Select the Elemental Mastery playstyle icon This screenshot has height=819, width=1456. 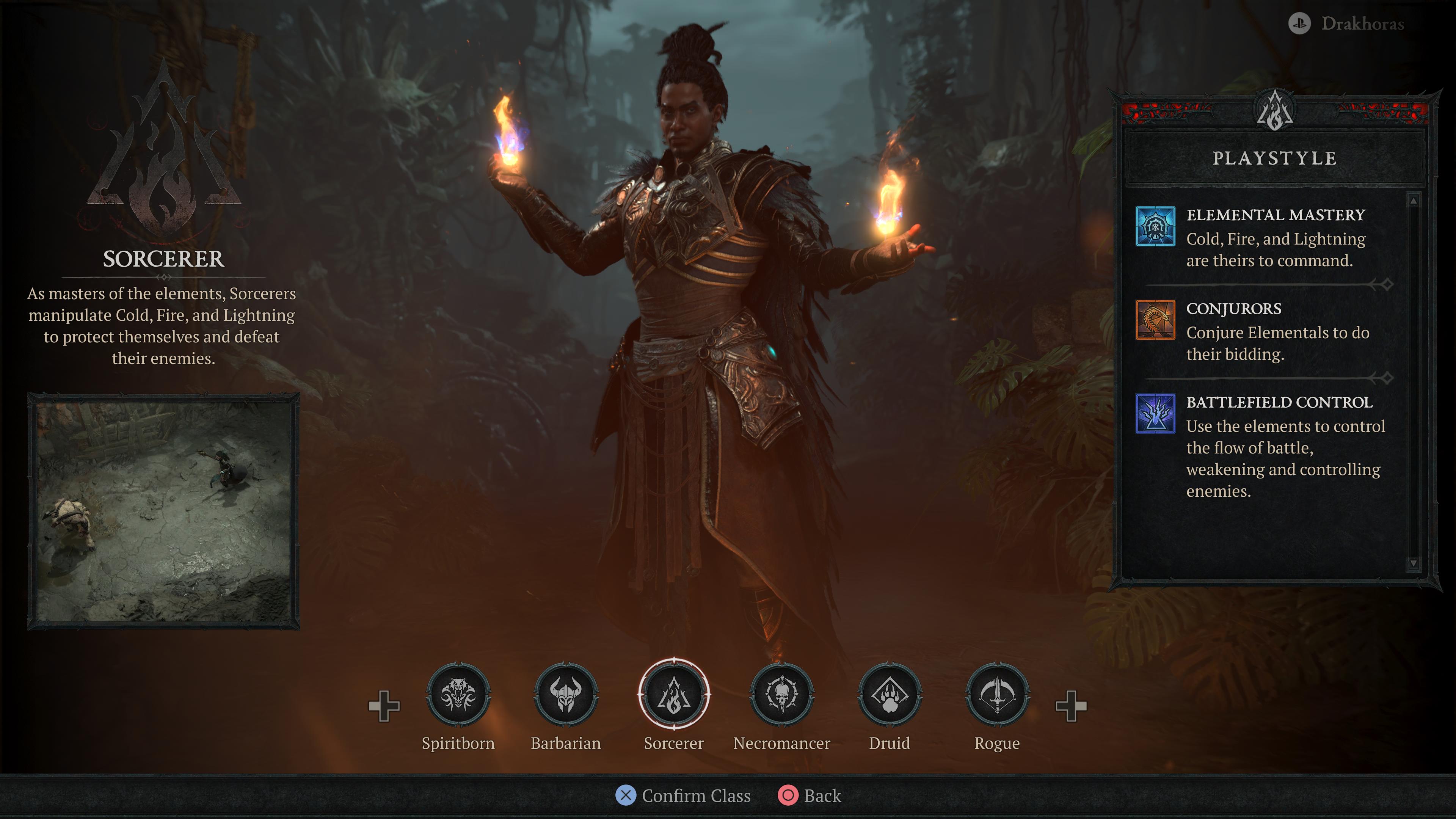(1155, 226)
